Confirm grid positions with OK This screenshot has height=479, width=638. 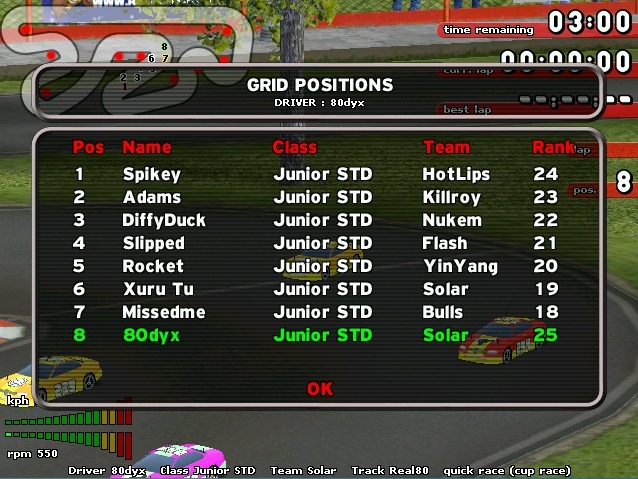tap(319, 388)
